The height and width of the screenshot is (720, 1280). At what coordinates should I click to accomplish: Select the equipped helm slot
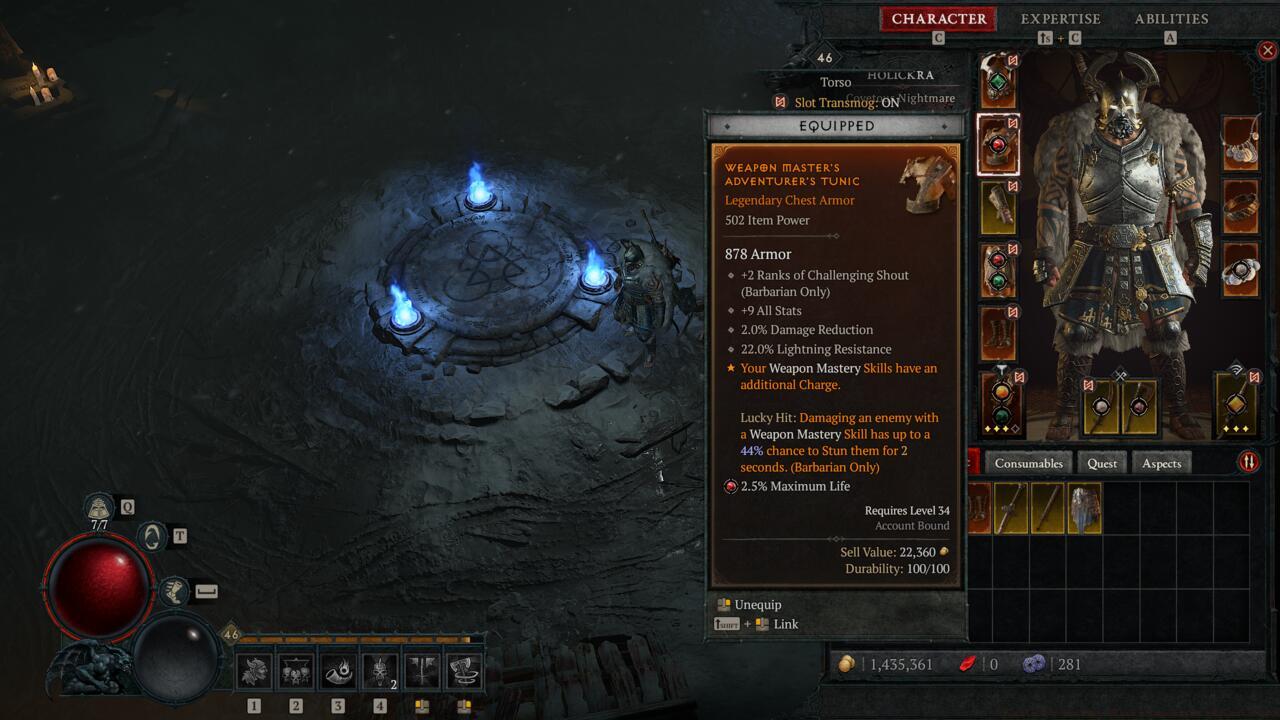tap(998, 82)
